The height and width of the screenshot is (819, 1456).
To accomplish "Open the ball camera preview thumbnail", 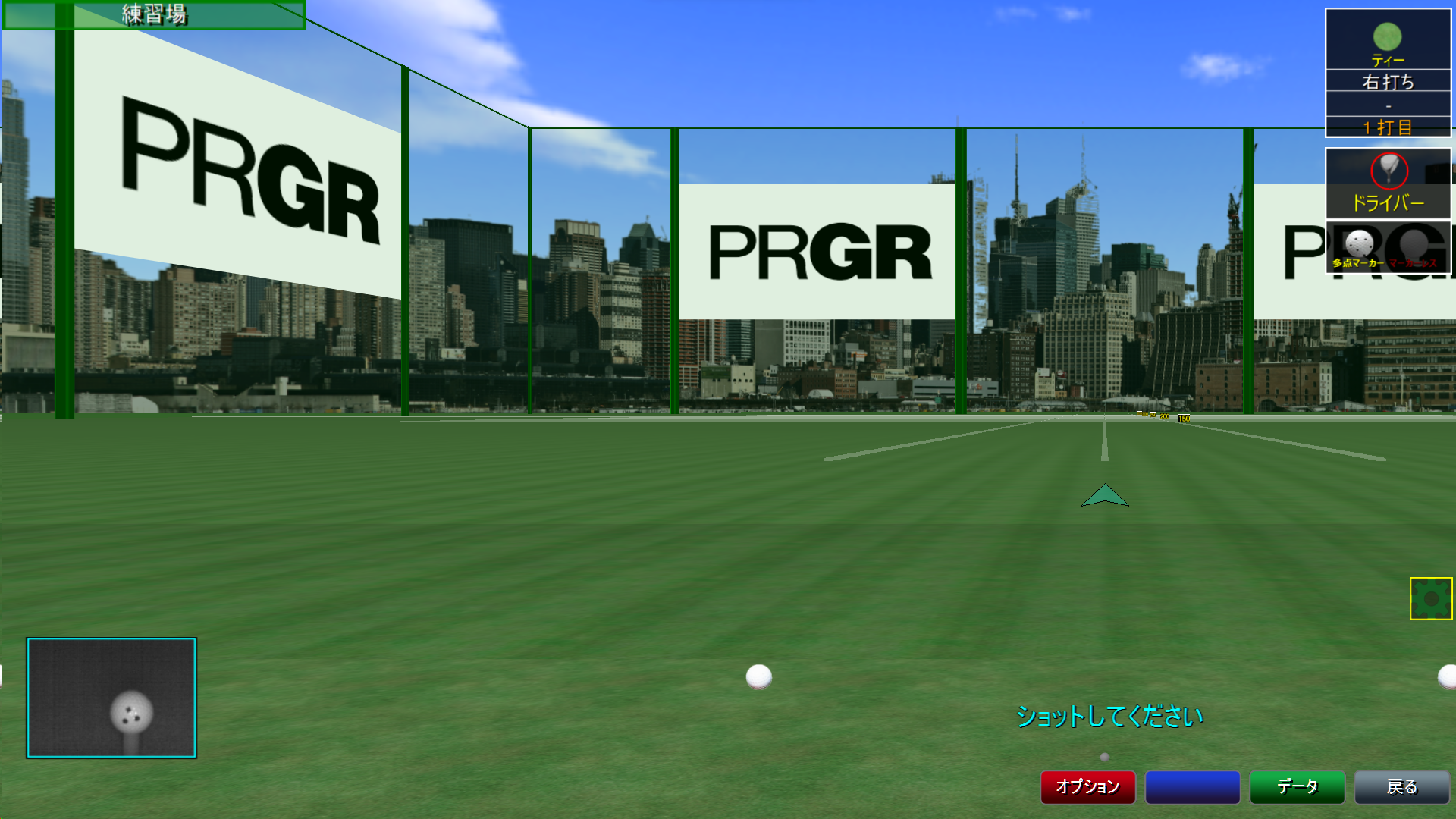I will point(111,698).
